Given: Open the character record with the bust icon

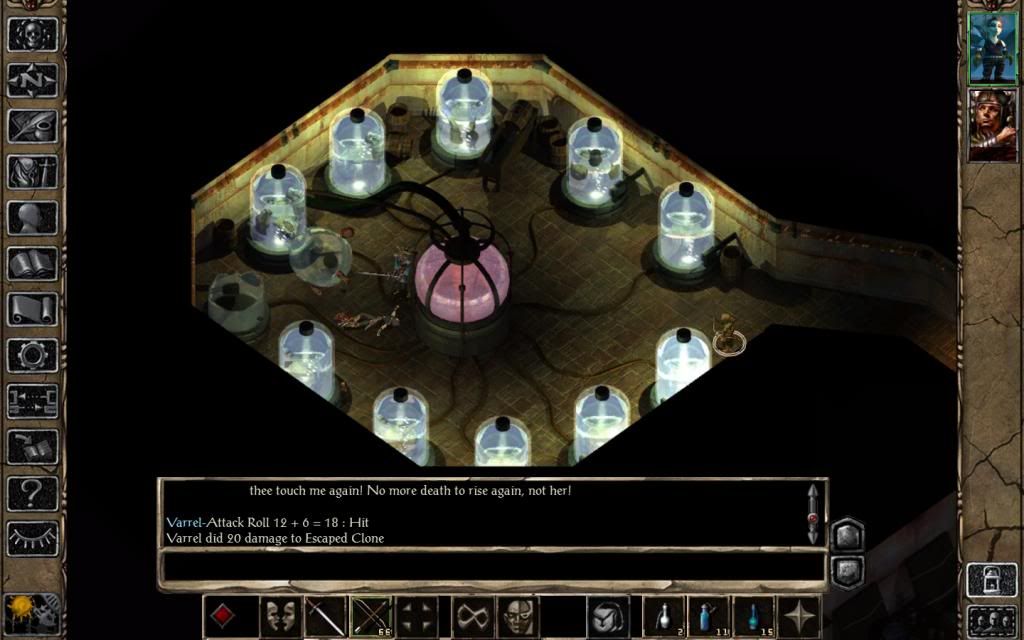Looking at the screenshot, I should (x=32, y=218).
